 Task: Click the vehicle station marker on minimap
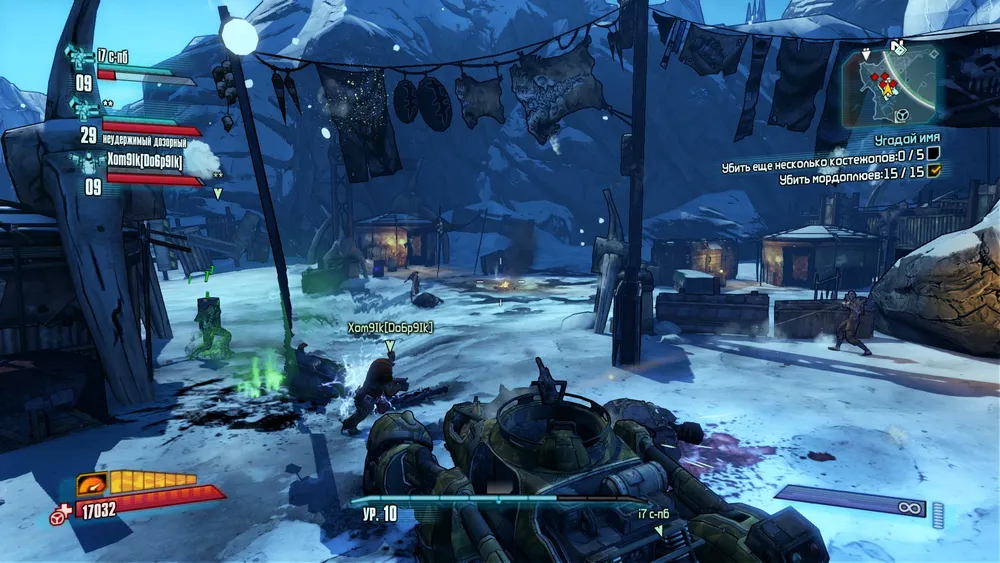click(901, 113)
